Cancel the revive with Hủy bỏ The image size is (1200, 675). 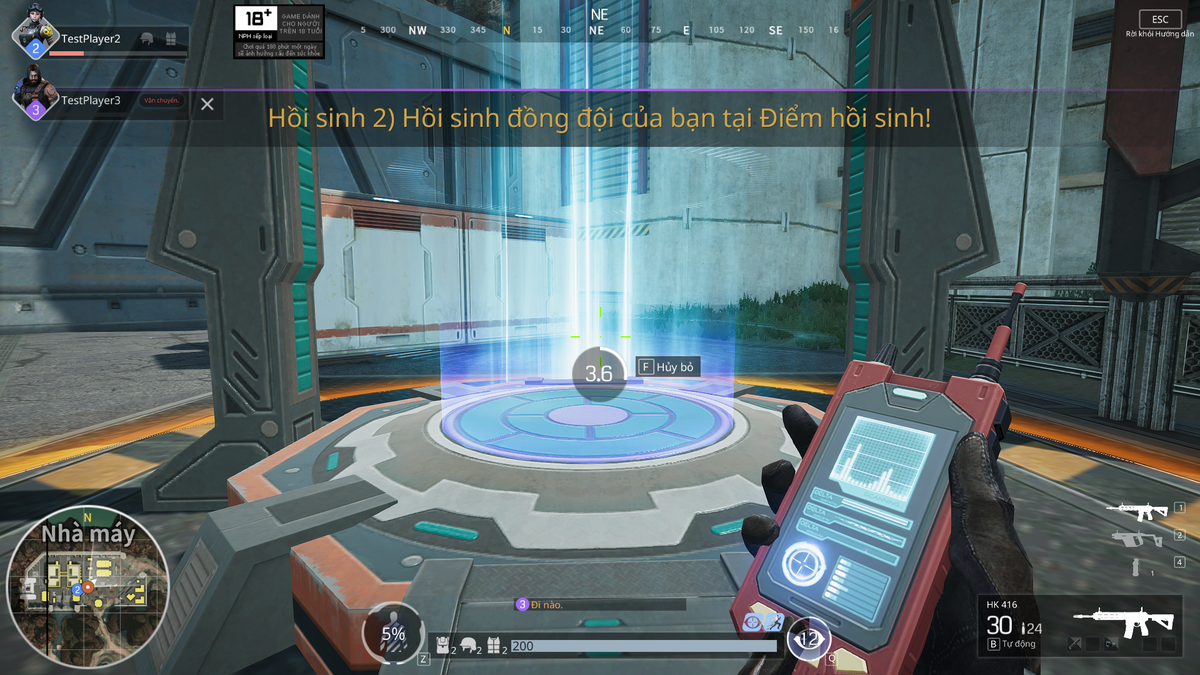click(x=667, y=368)
